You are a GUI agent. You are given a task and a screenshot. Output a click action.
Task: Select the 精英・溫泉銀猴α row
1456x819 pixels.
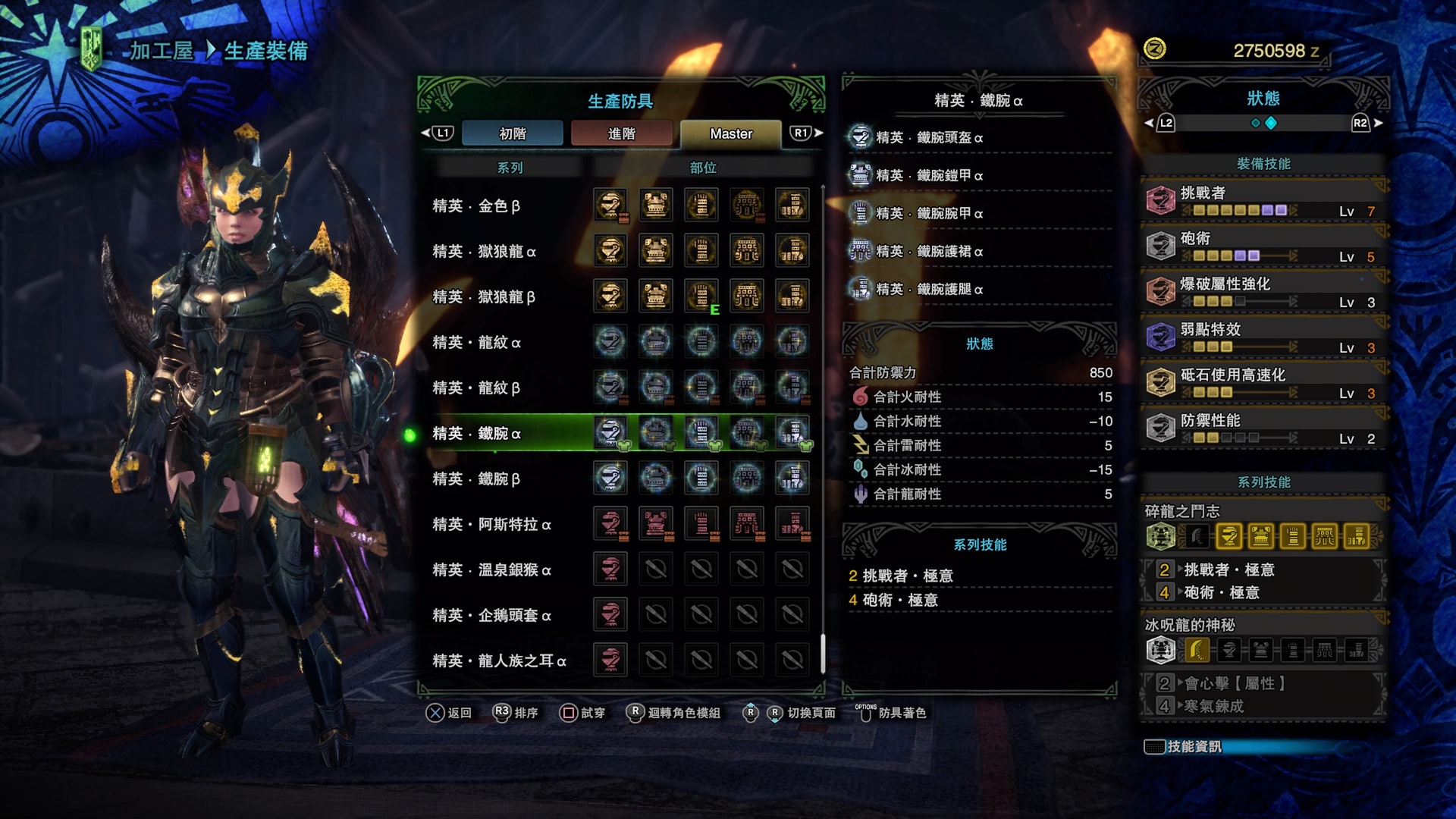pyautogui.click(x=491, y=570)
